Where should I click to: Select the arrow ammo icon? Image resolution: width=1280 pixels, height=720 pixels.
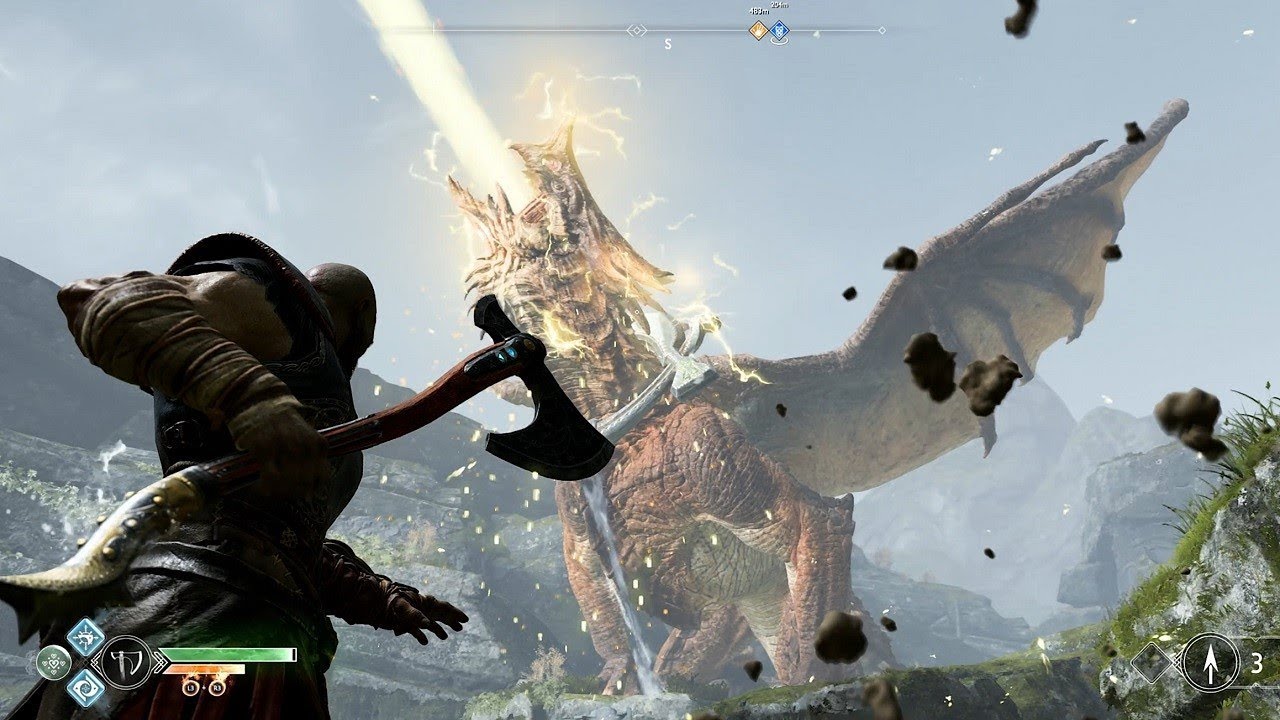[1211, 662]
